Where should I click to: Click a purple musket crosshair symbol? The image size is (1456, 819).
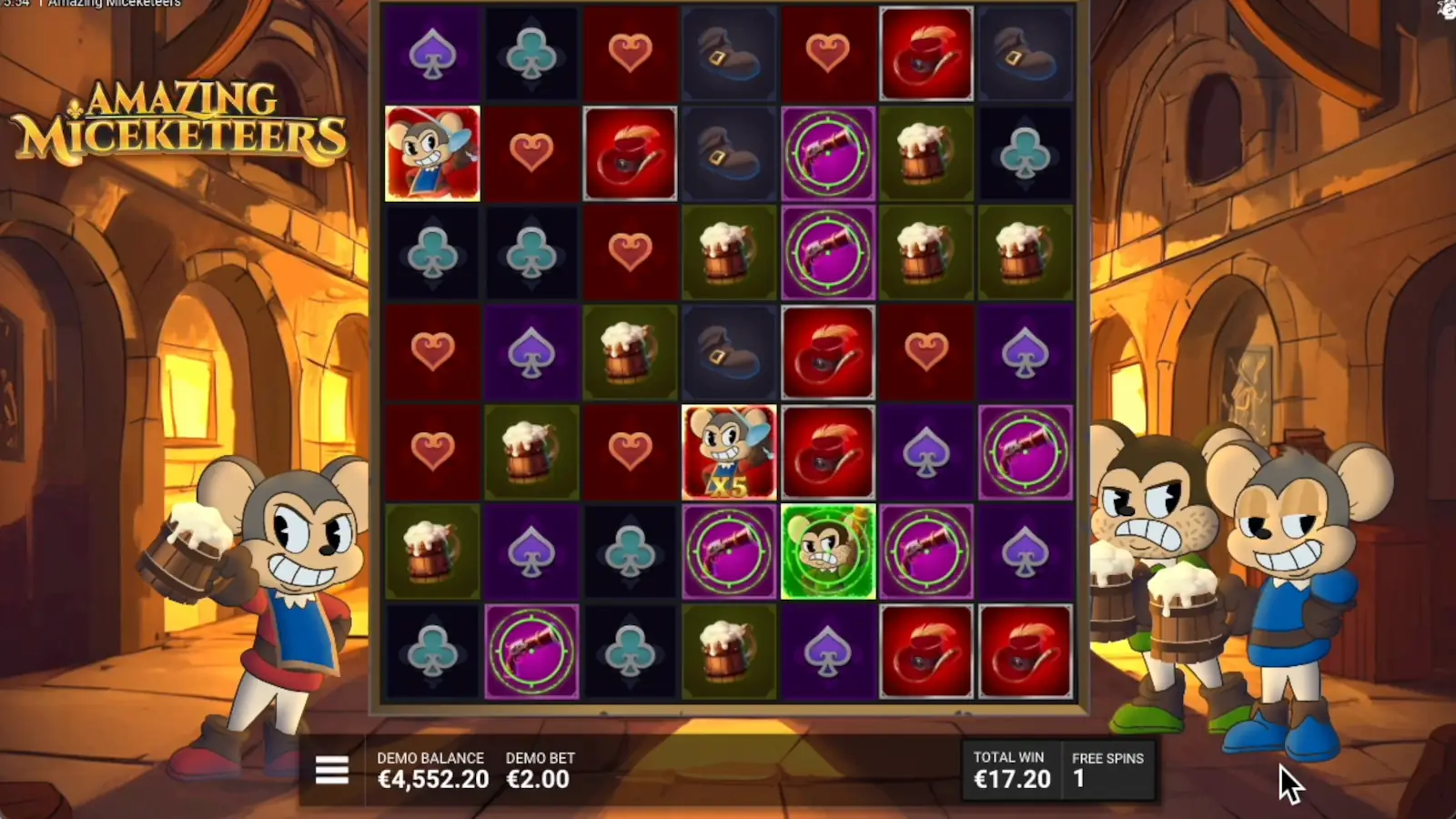828,251
